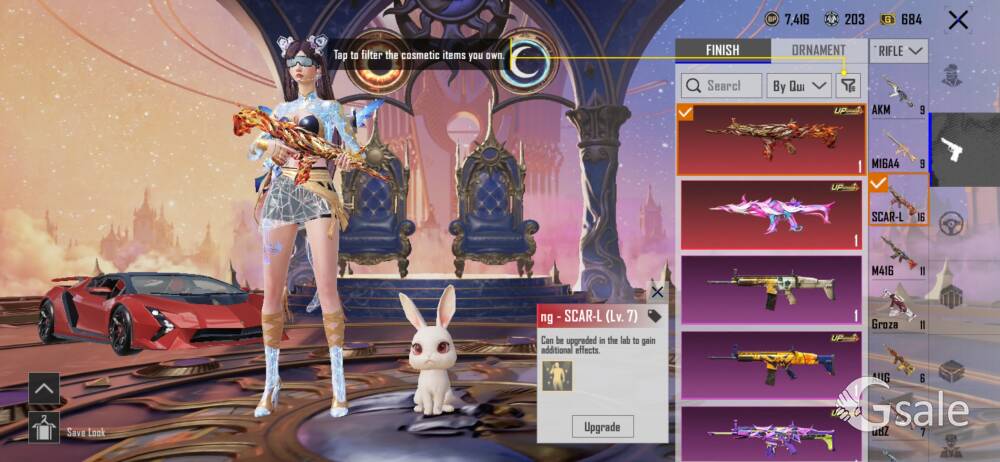Toggle the owned-items filter icon
This screenshot has width=1000, height=462.
coord(848,86)
